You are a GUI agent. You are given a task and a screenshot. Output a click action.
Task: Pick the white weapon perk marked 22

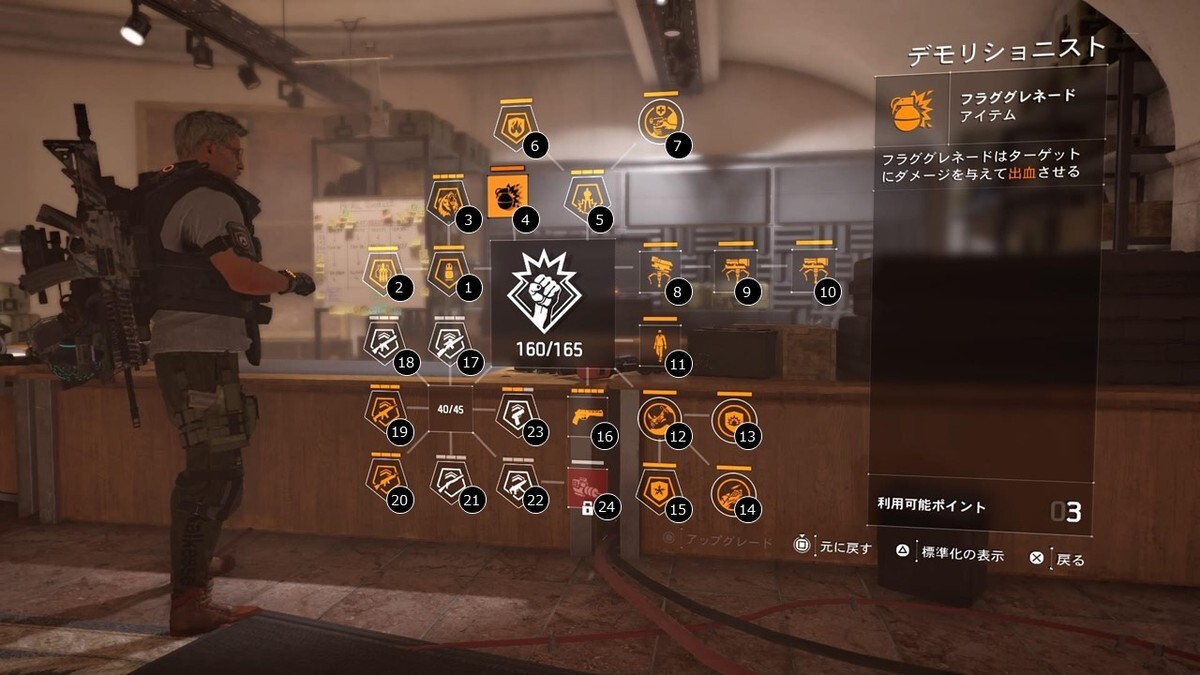pos(517,481)
